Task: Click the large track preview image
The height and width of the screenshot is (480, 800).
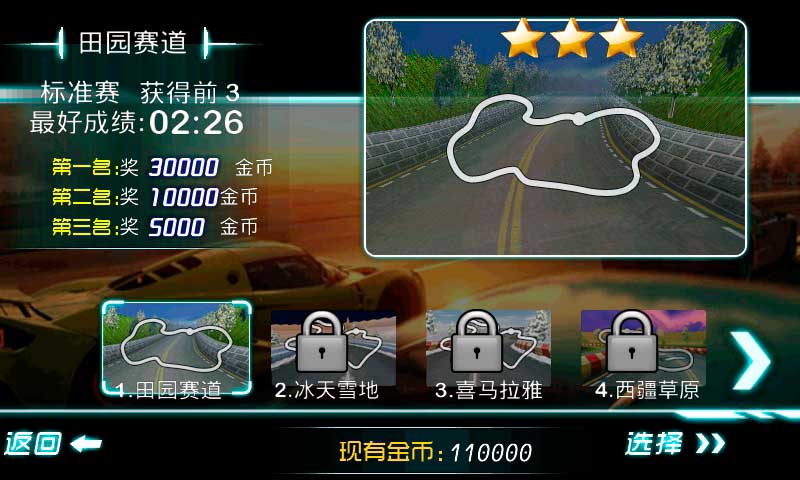Action: click(x=555, y=138)
